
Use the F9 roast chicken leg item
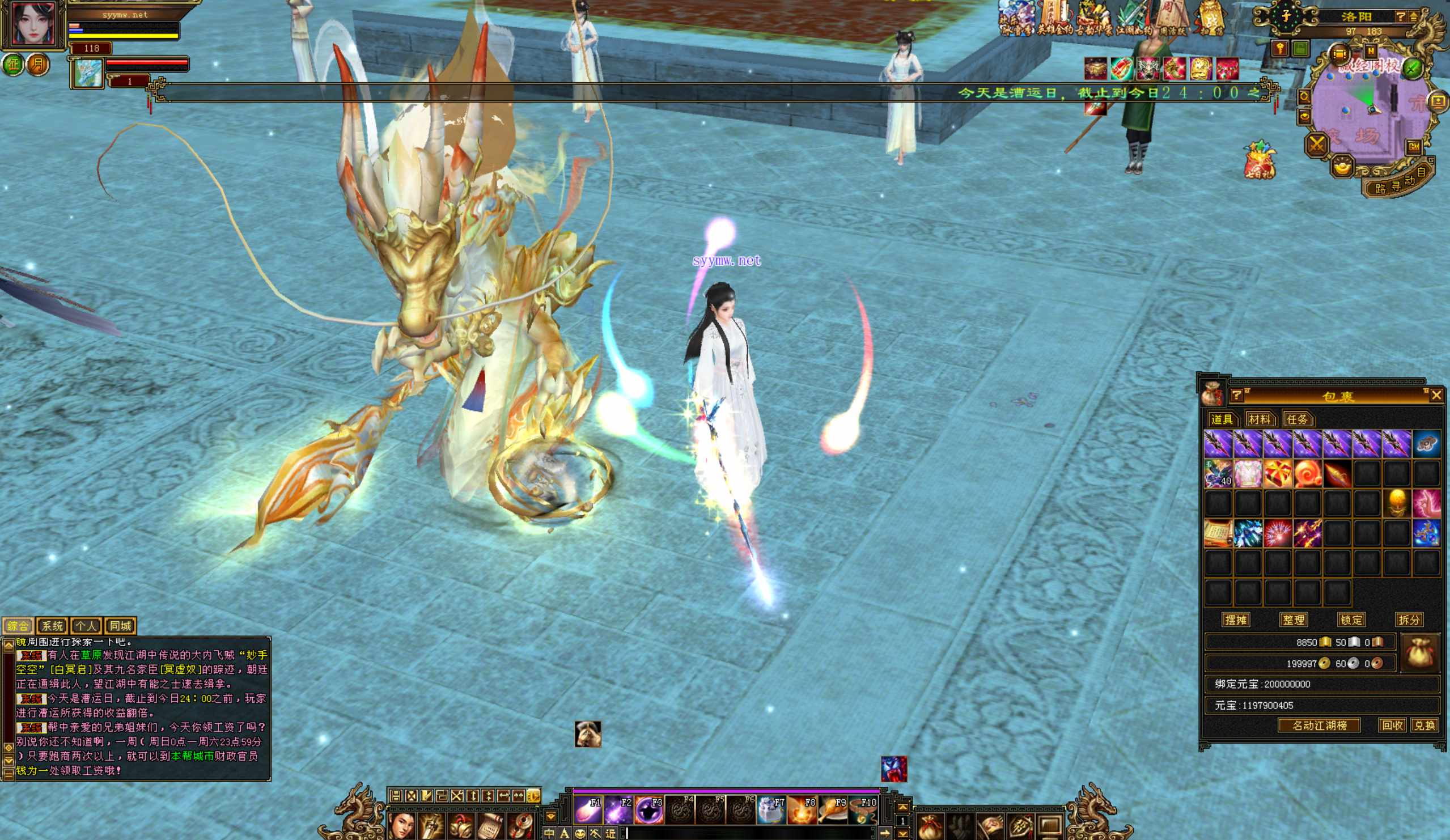[x=832, y=810]
